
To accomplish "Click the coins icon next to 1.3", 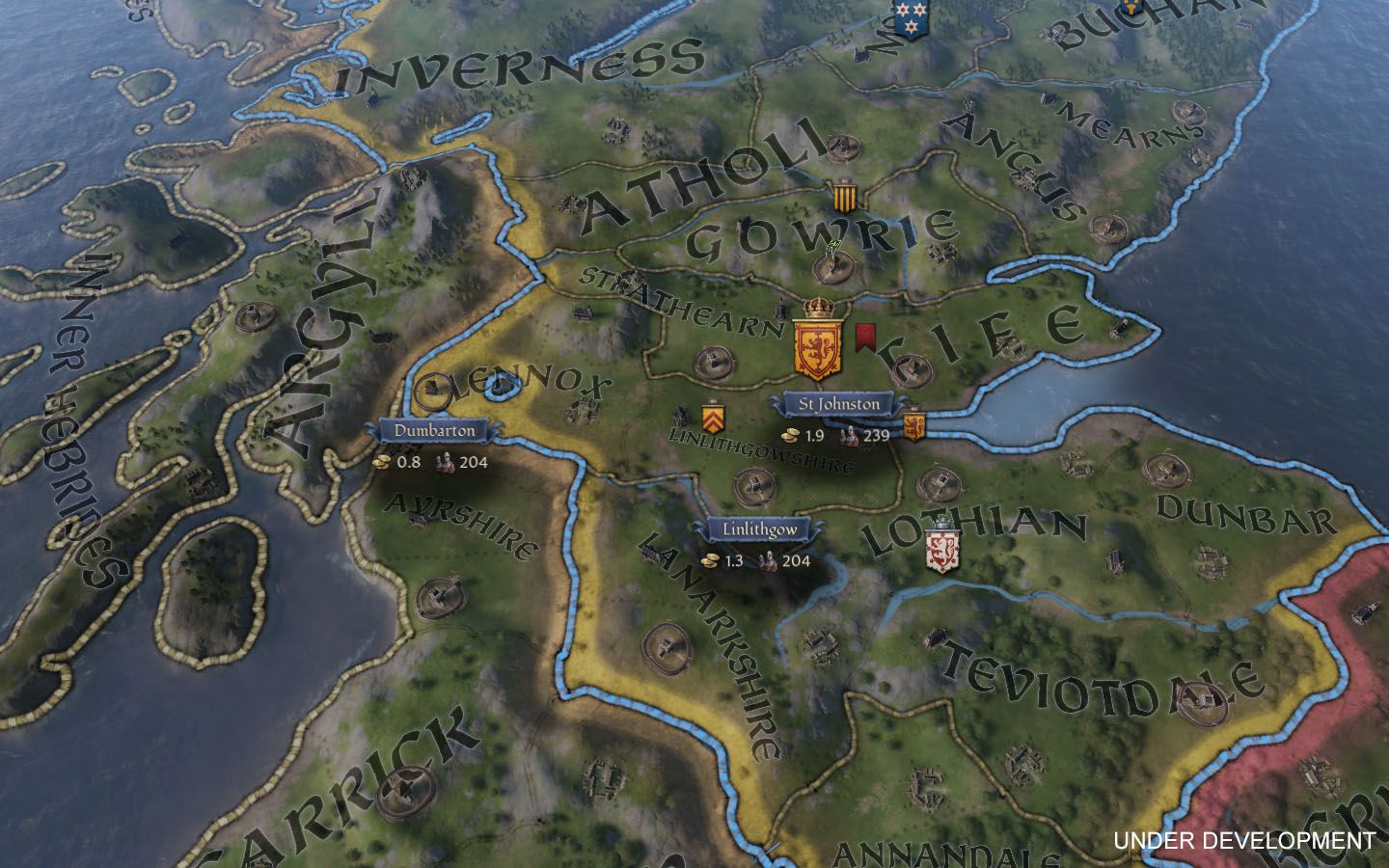I will (x=710, y=557).
